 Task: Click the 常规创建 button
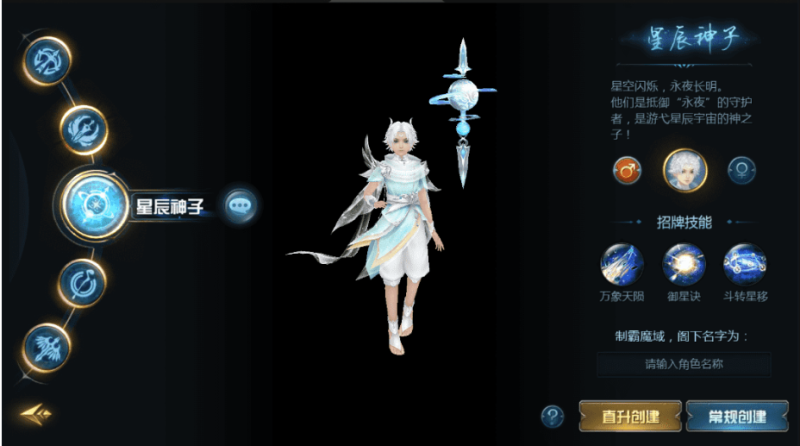(738, 416)
